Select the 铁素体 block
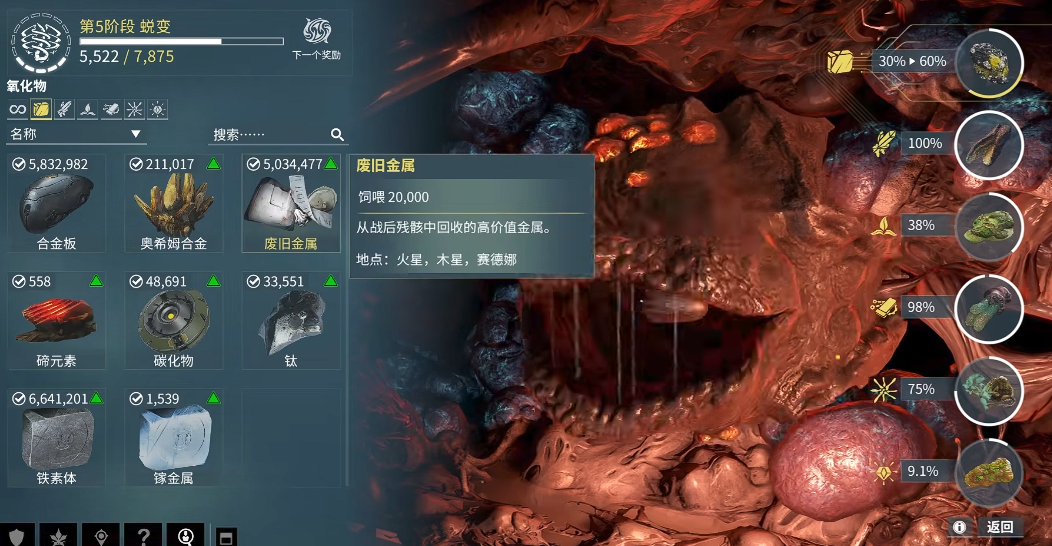This screenshot has width=1052, height=546. click(x=57, y=440)
